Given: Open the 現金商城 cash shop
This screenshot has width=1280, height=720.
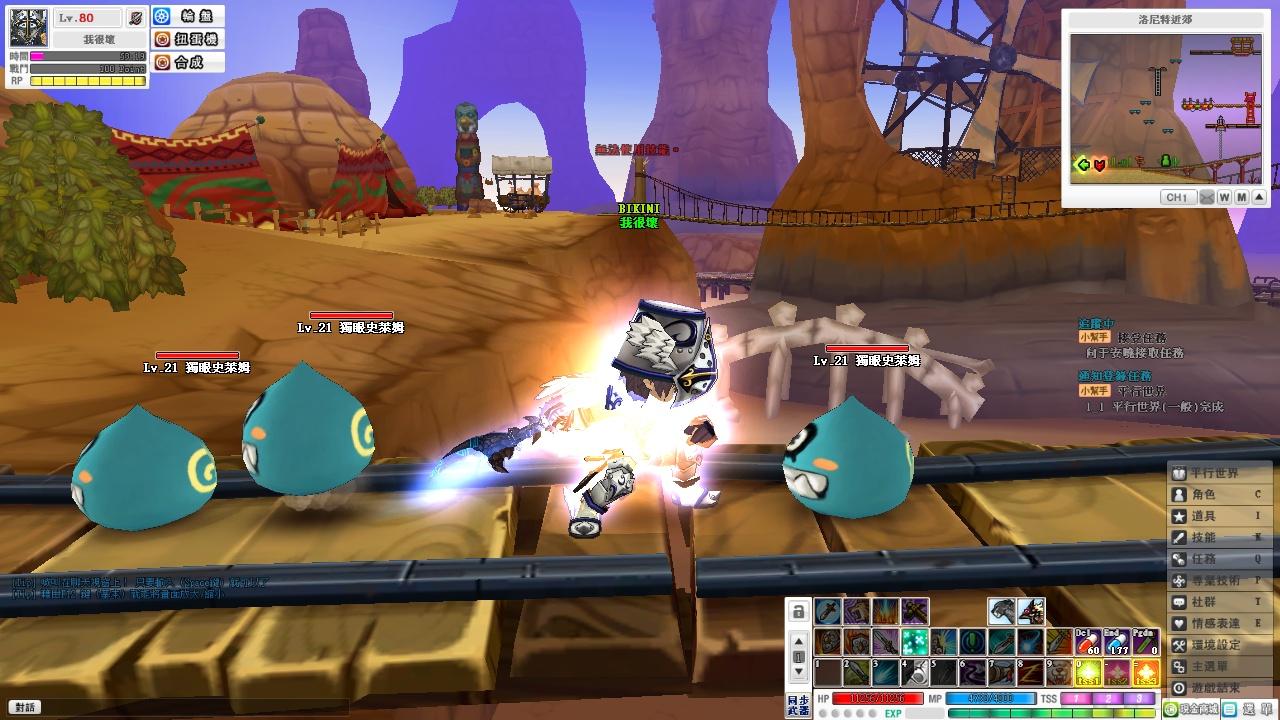Looking at the screenshot, I should pos(1189,709).
